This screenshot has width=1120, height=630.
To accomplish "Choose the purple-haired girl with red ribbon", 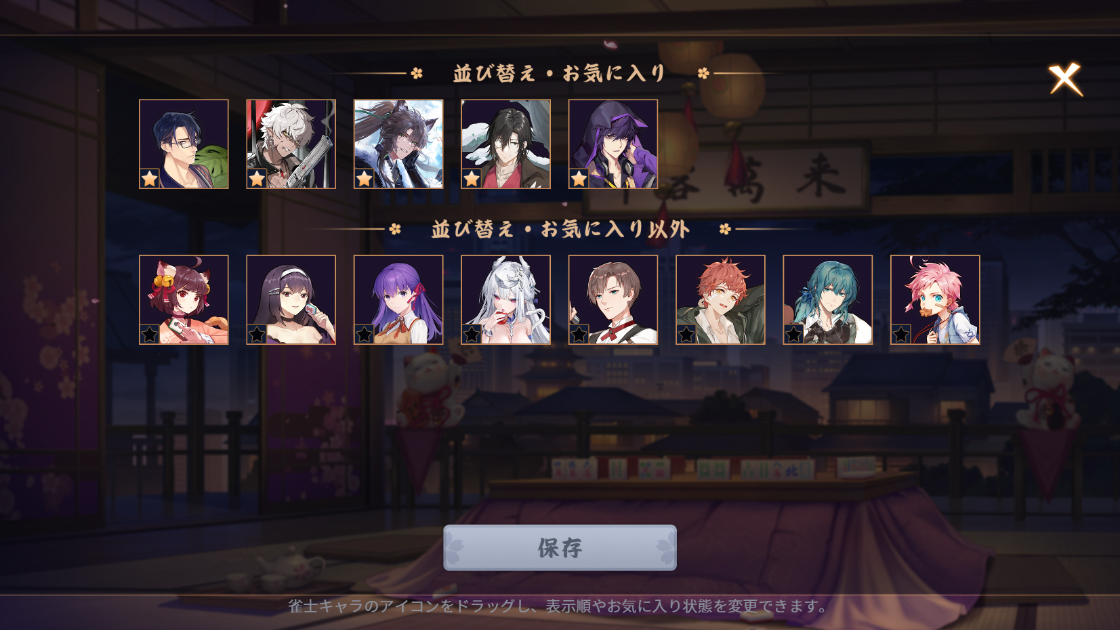I will coord(398,300).
